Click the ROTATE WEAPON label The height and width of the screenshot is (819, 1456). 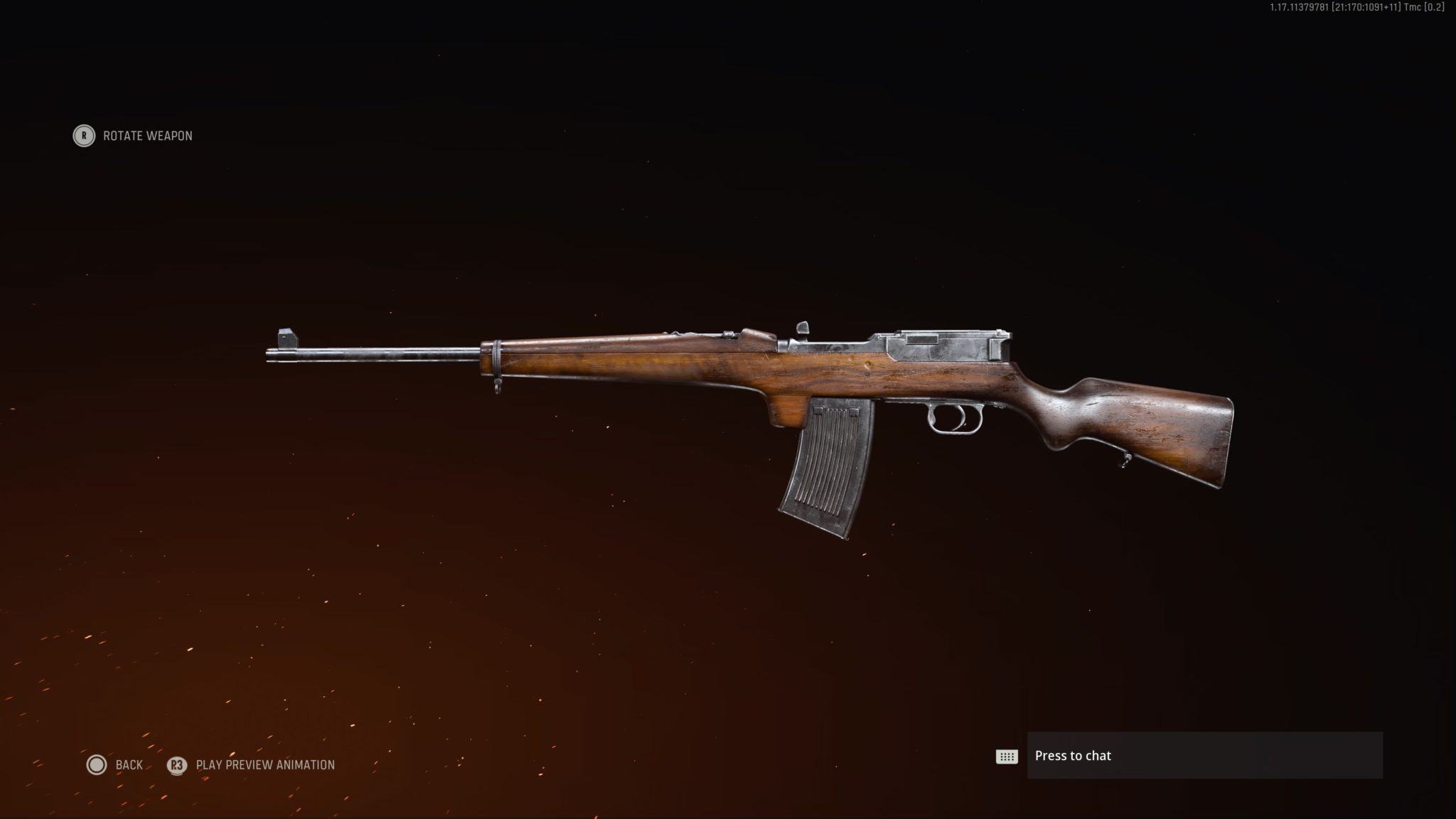pos(146,136)
